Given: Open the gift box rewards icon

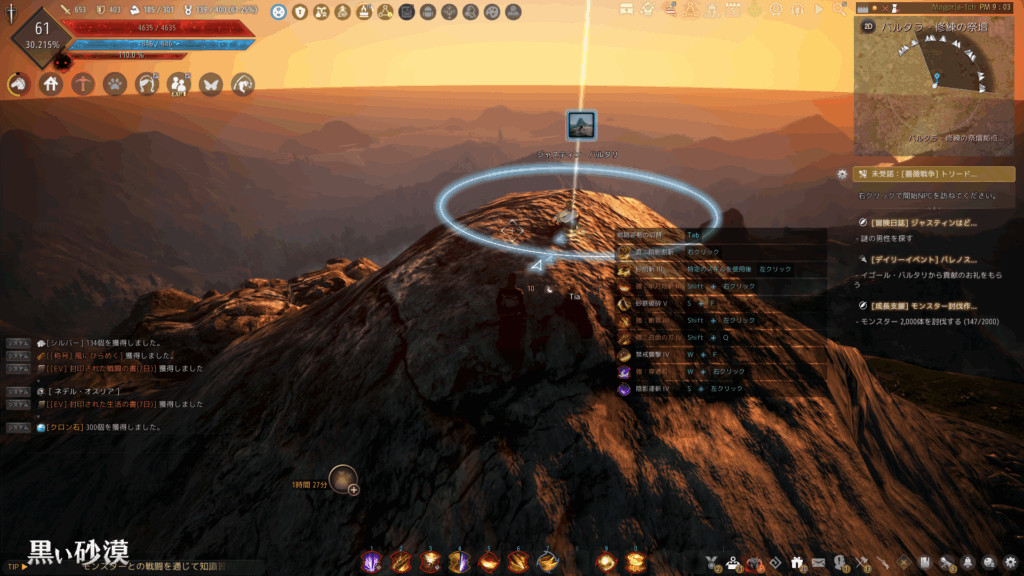Looking at the screenshot, I should [797, 562].
